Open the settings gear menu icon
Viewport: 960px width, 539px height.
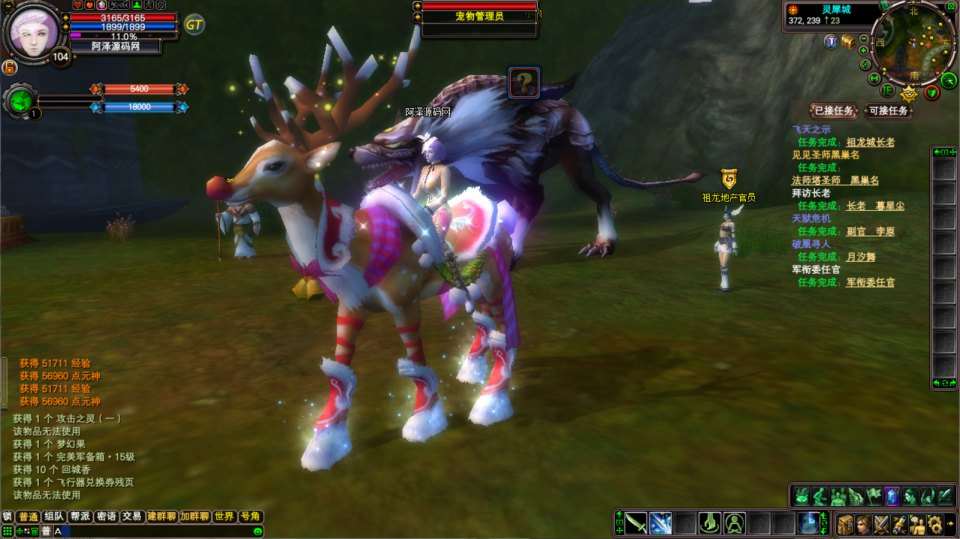933,524
